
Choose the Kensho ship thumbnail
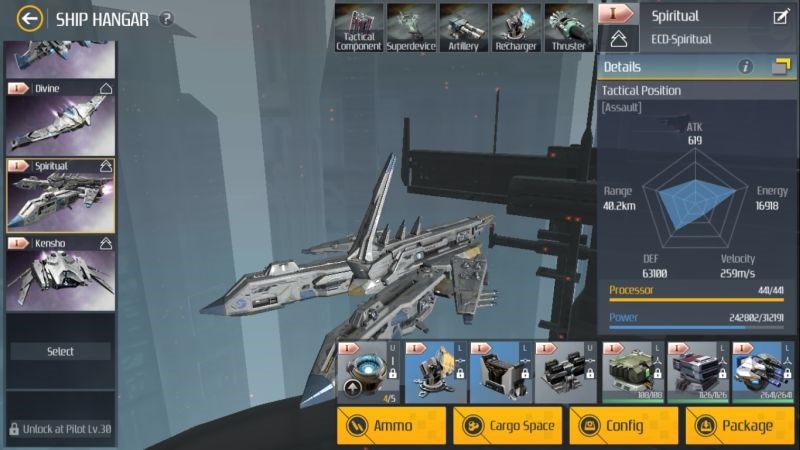(x=61, y=272)
